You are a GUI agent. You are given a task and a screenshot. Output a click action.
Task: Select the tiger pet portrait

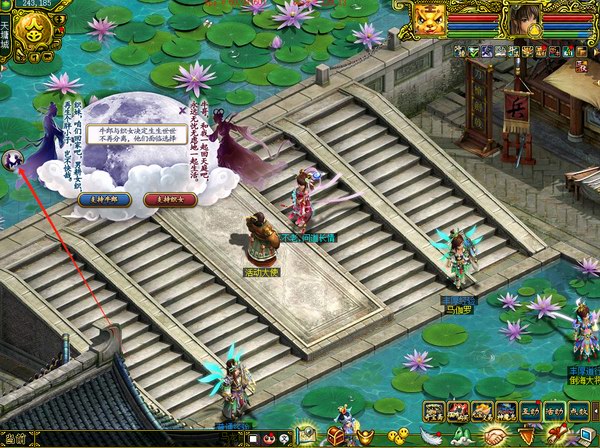point(430,19)
